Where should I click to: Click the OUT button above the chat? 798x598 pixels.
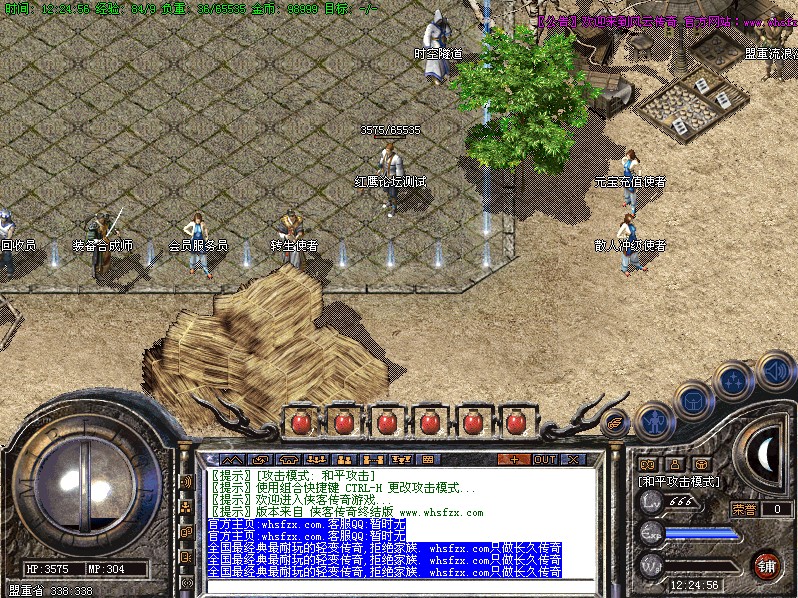click(x=544, y=460)
